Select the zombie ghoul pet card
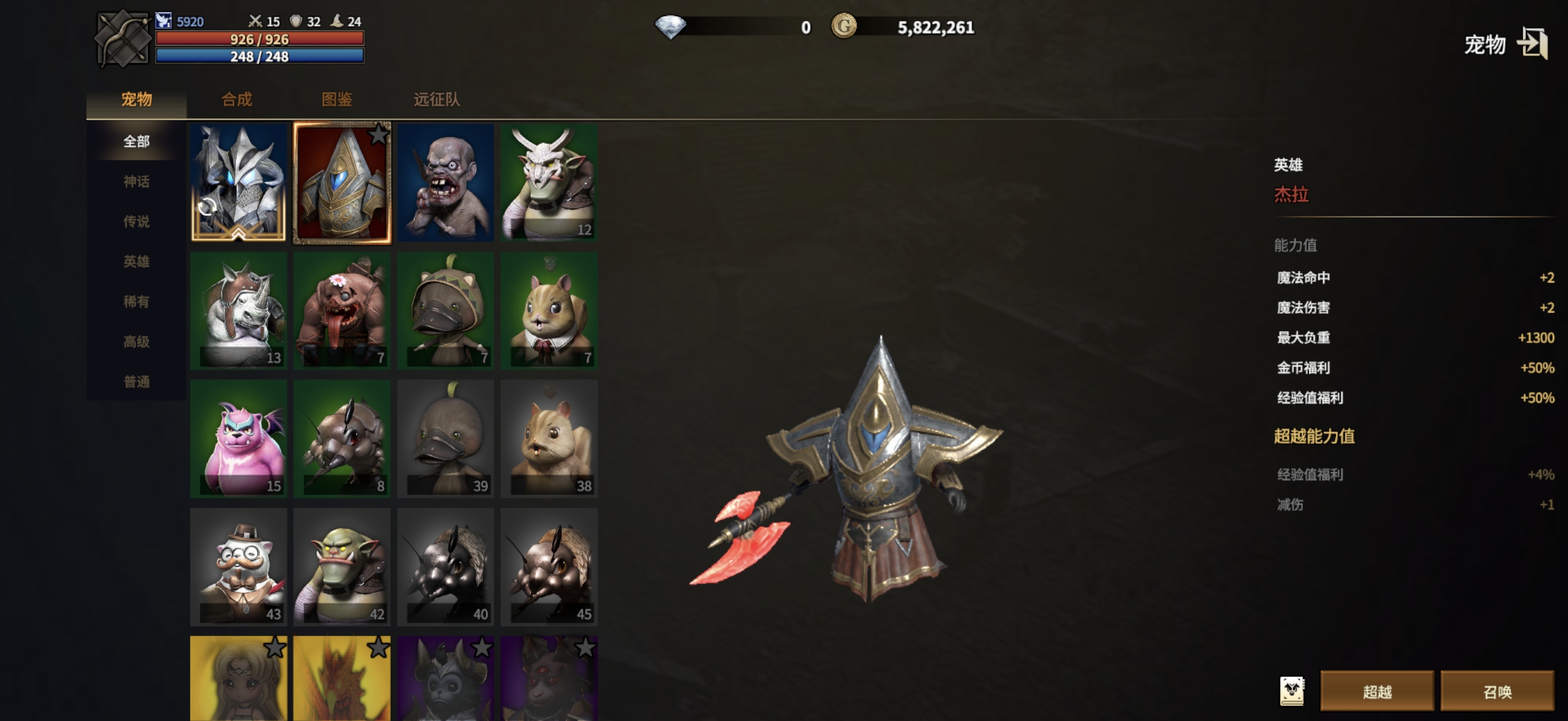 pos(446,183)
